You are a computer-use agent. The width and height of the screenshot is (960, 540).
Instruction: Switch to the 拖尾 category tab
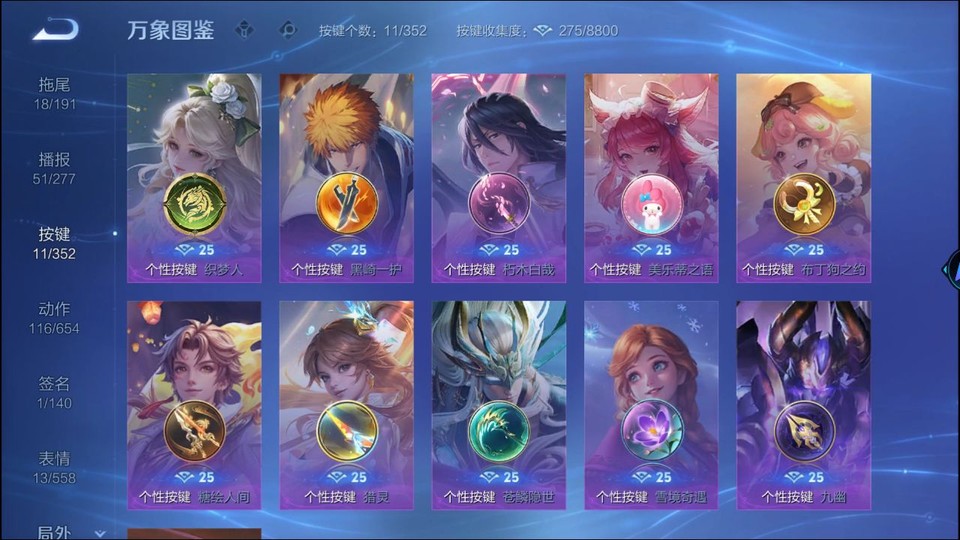coord(55,93)
